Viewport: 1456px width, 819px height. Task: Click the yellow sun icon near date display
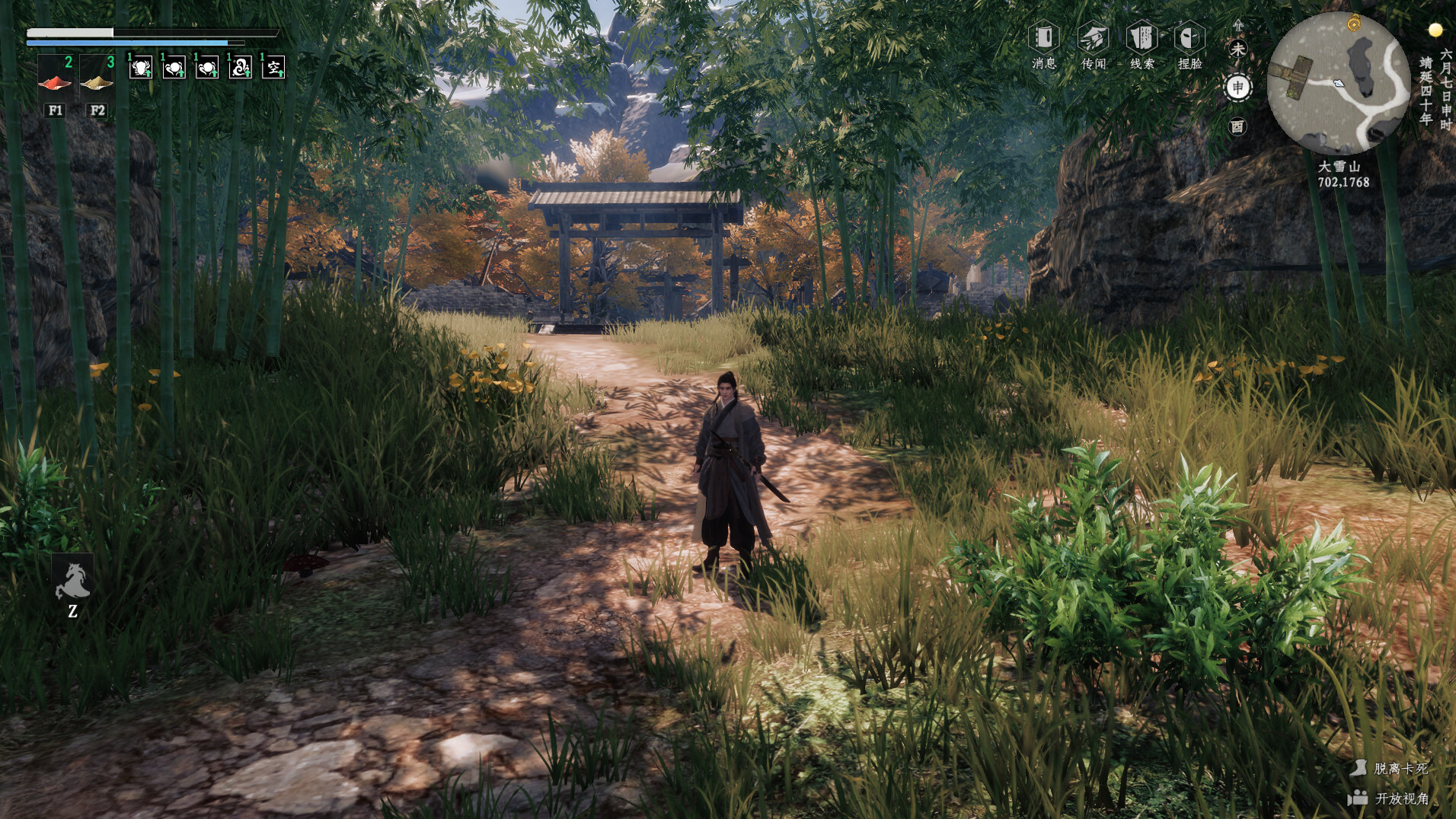(1436, 29)
